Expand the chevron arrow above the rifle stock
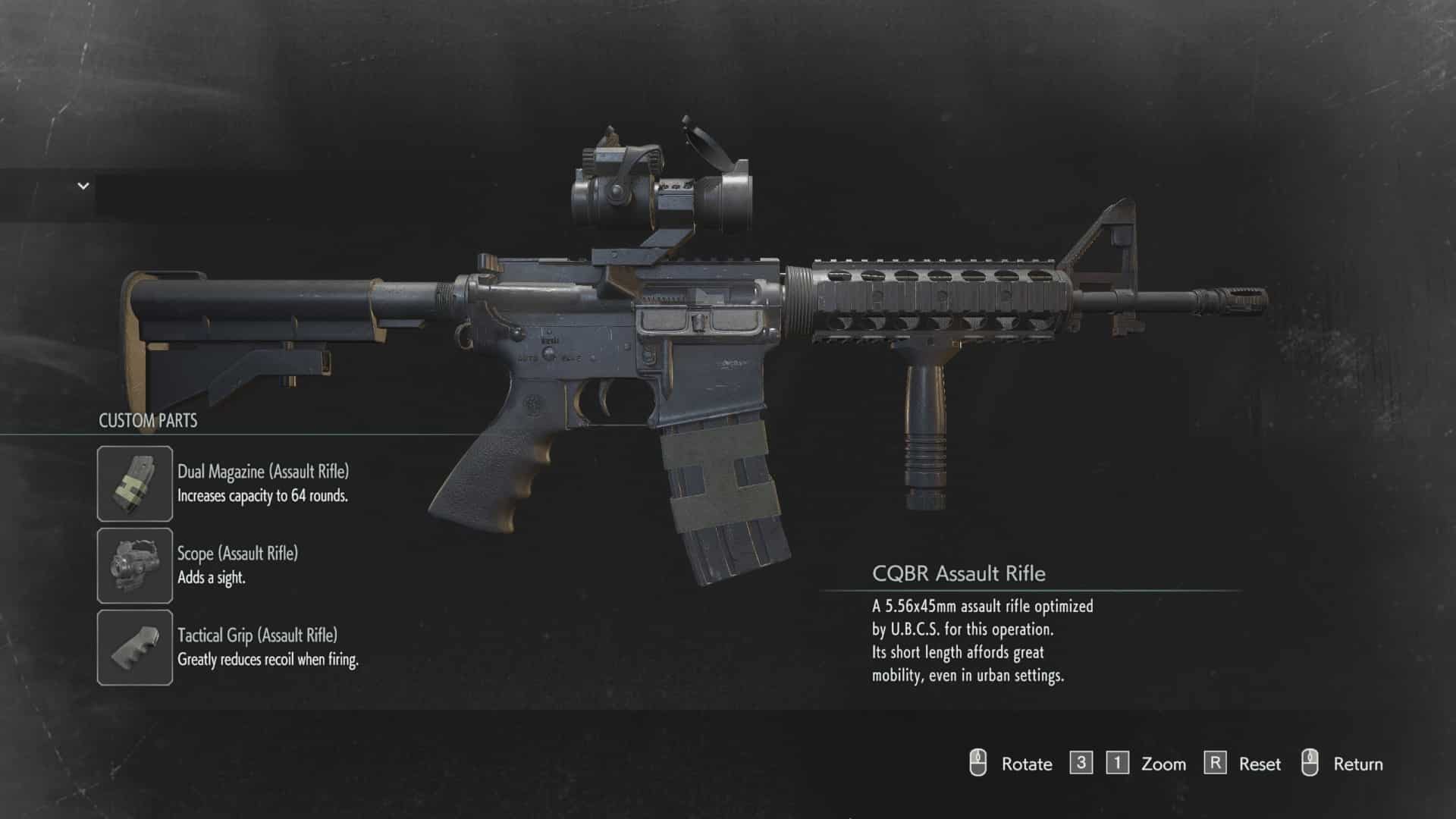 click(x=83, y=186)
